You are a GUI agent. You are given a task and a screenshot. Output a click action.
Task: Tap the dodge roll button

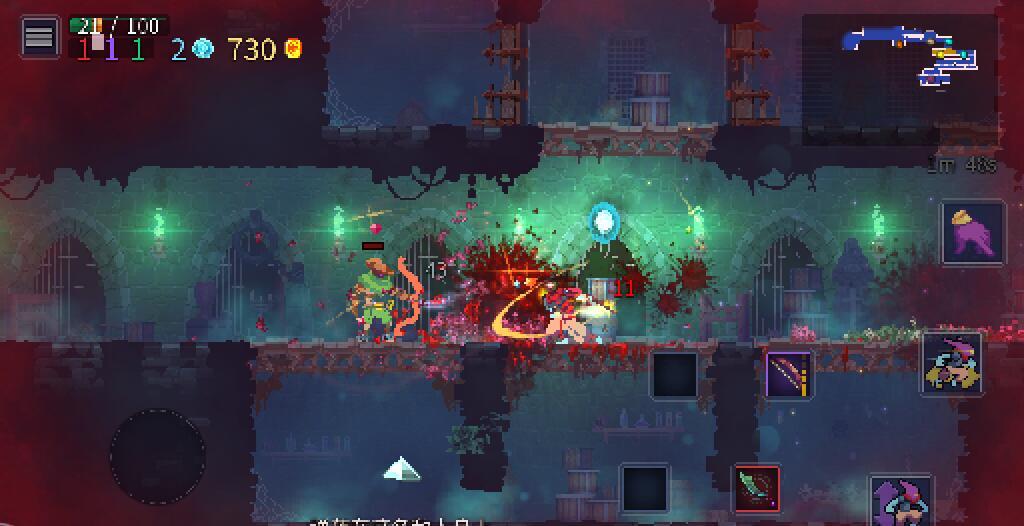point(951,361)
